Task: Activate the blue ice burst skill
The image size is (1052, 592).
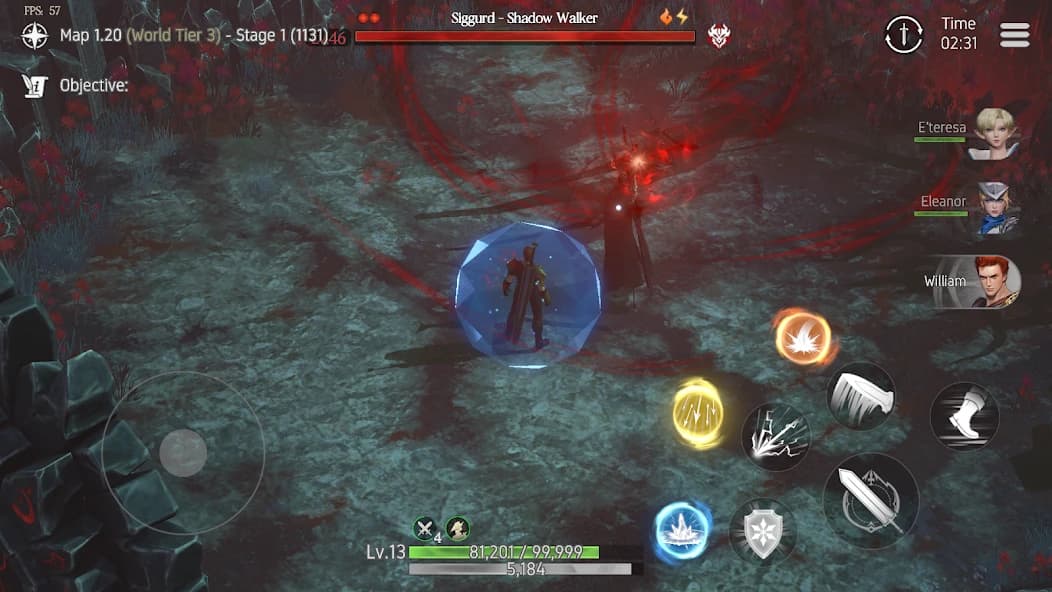Action: pos(683,529)
